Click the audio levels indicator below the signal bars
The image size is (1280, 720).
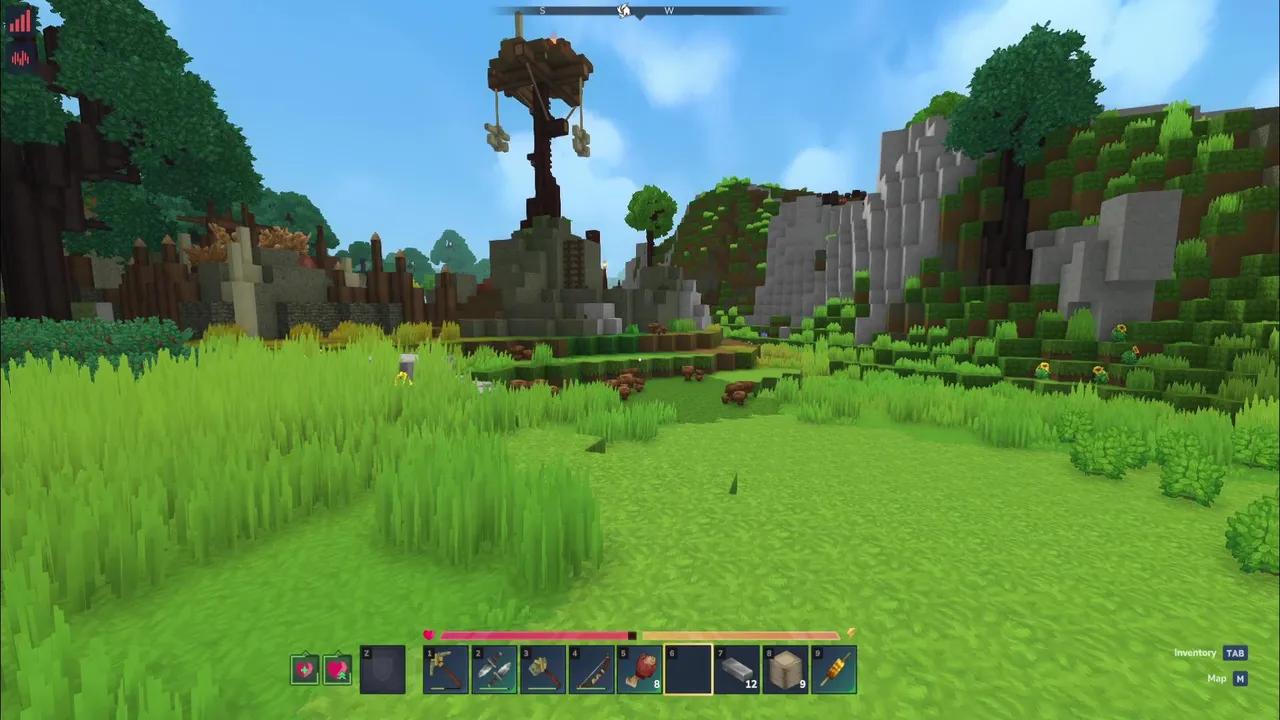click(20, 58)
